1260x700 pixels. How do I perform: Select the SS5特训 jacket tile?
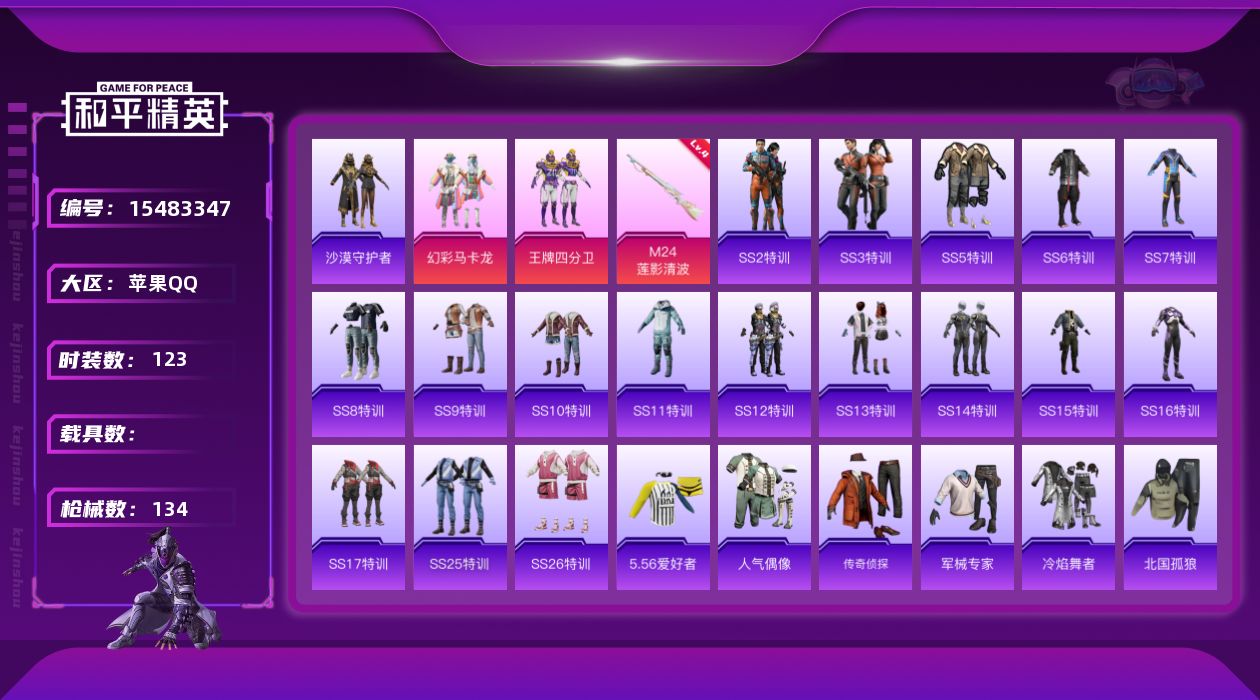[967, 211]
